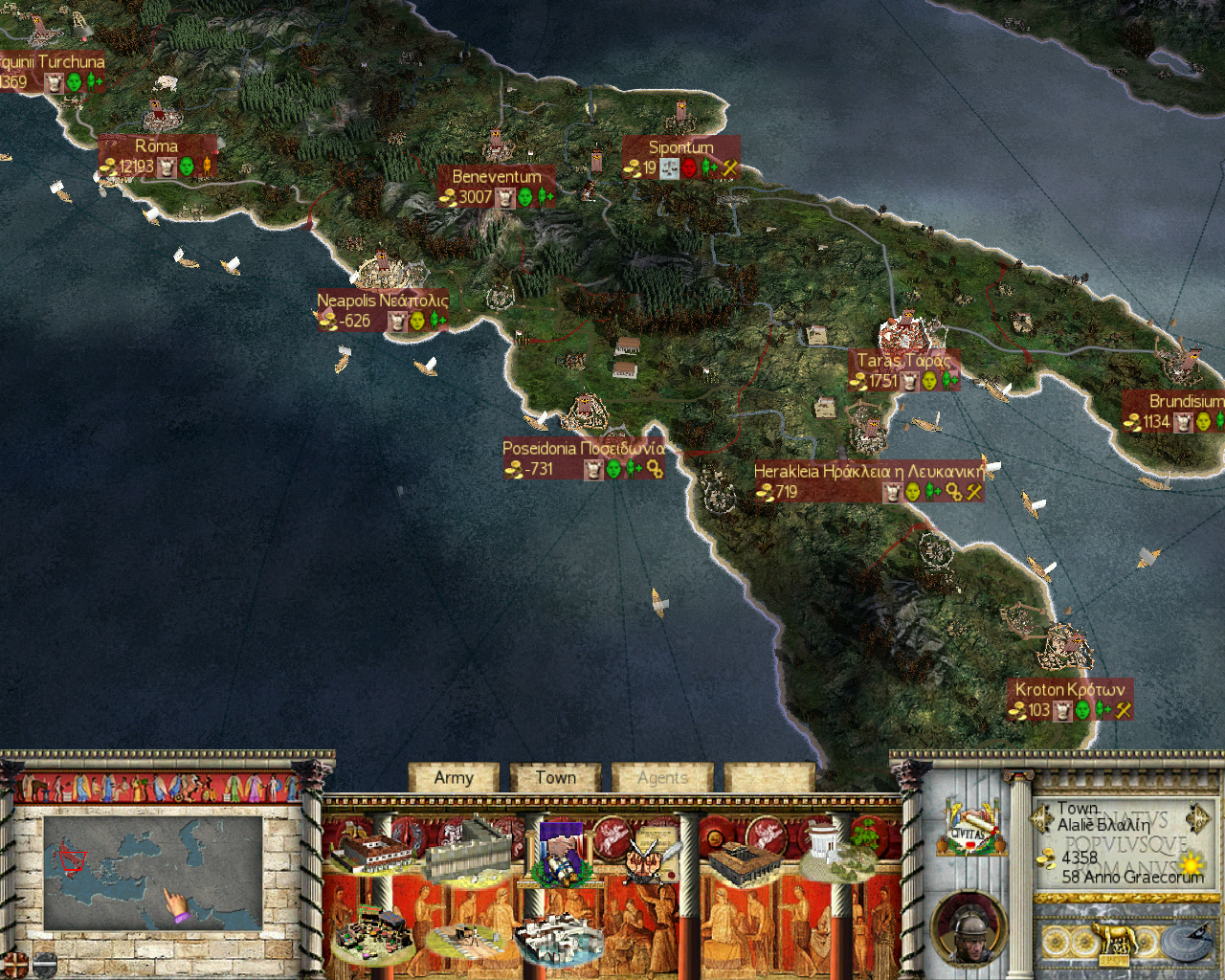The height and width of the screenshot is (980, 1225).
Task: Select the Roma settlement banner
Action: pos(156,156)
